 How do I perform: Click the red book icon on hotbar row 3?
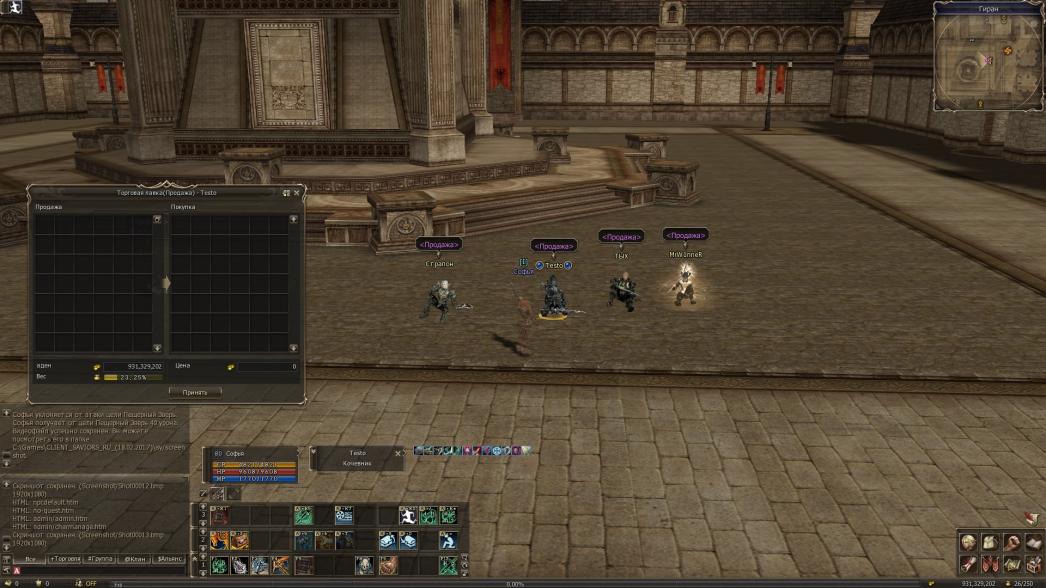click(219, 516)
